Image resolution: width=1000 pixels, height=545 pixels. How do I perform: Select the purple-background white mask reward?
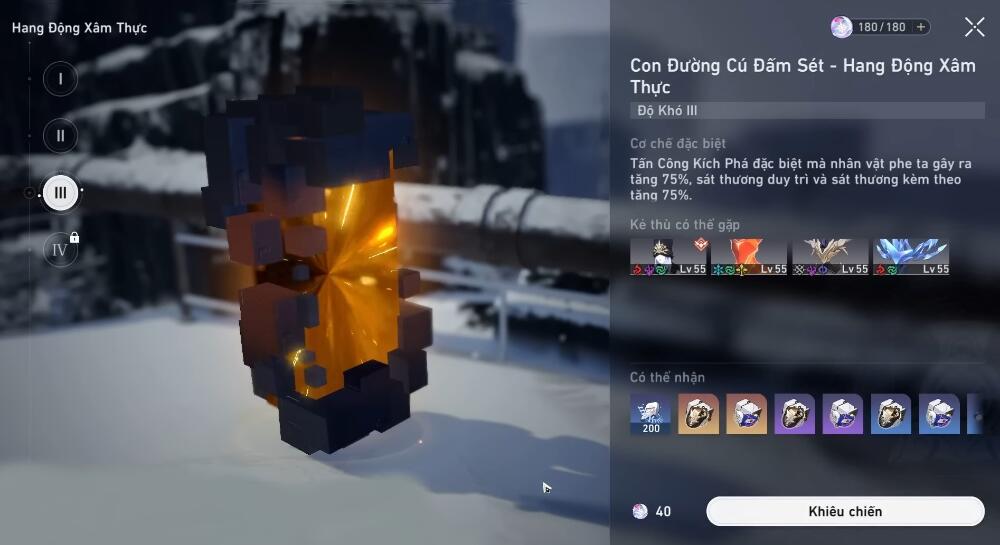[x=842, y=414]
